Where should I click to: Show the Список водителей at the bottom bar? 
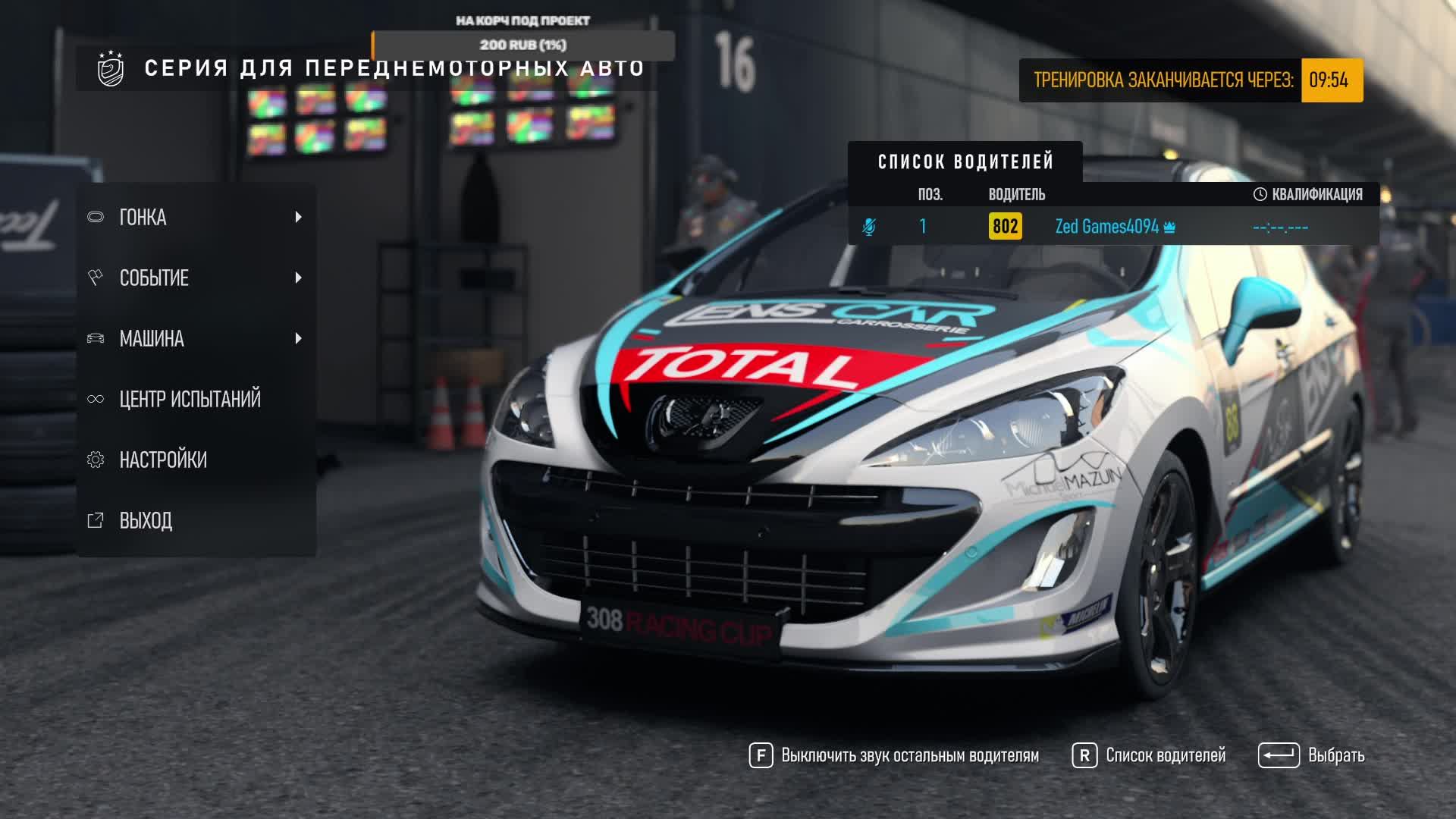1150,755
